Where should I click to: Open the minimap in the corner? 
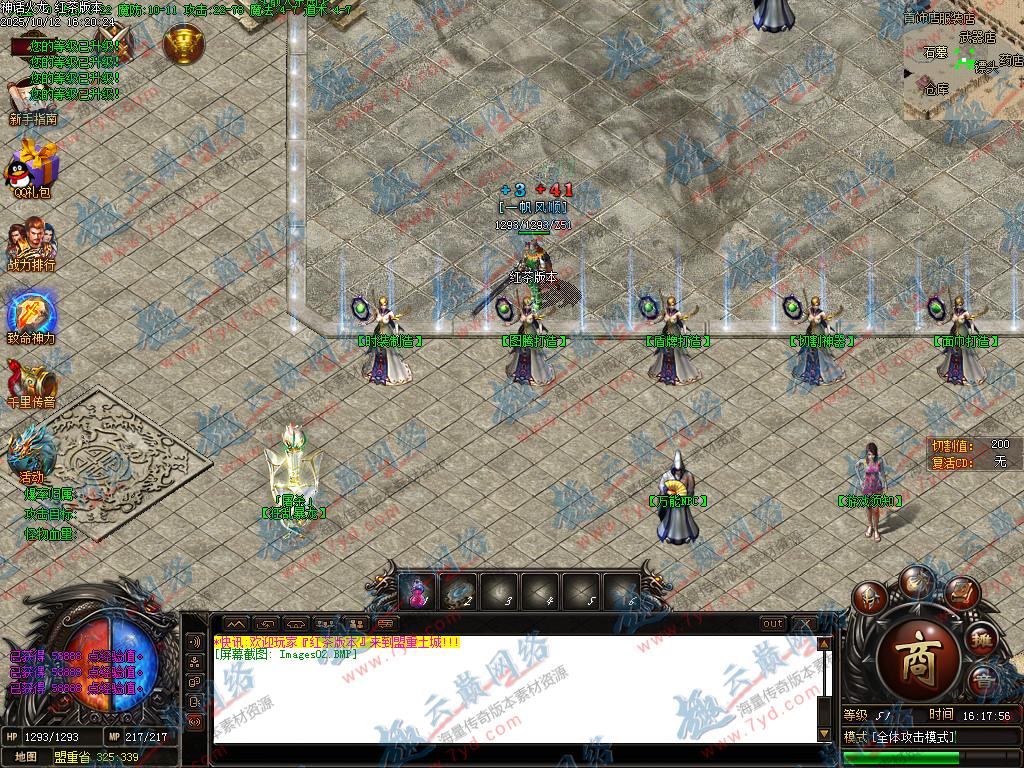[x=962, y=62]
